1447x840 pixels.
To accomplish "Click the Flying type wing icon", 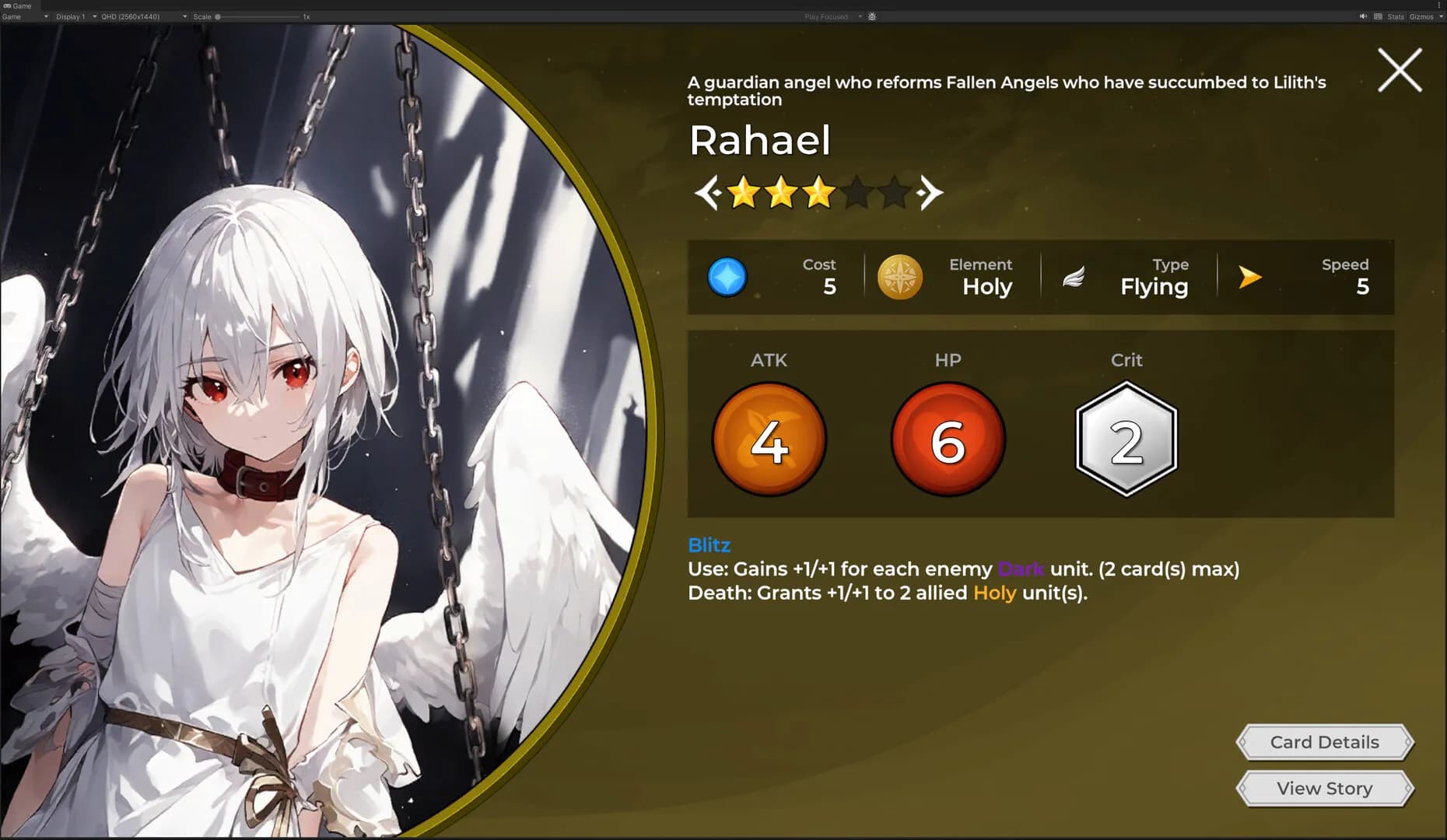I will [1074, 276].
